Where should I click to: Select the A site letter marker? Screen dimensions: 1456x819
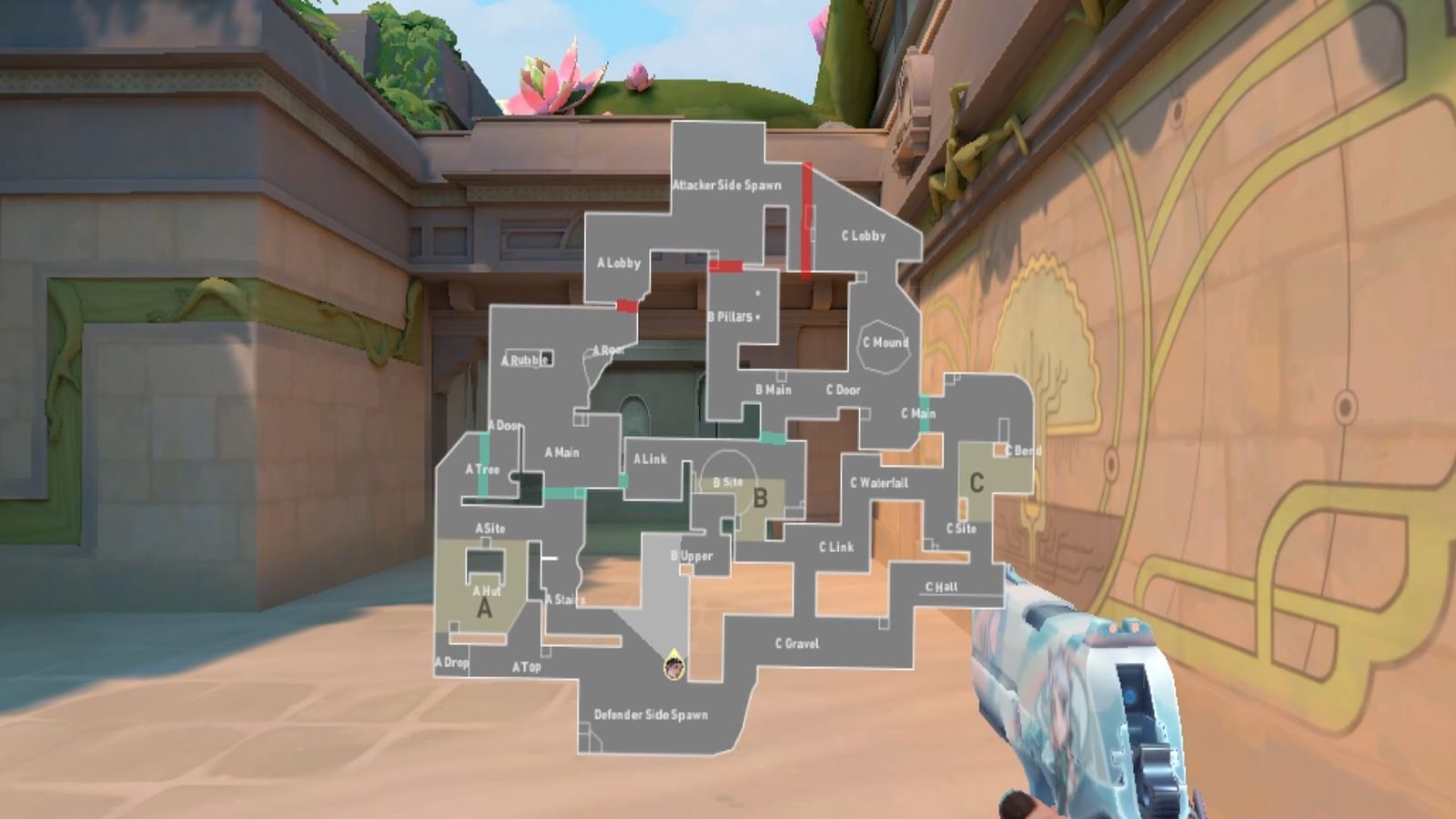(x=484, y=608)
